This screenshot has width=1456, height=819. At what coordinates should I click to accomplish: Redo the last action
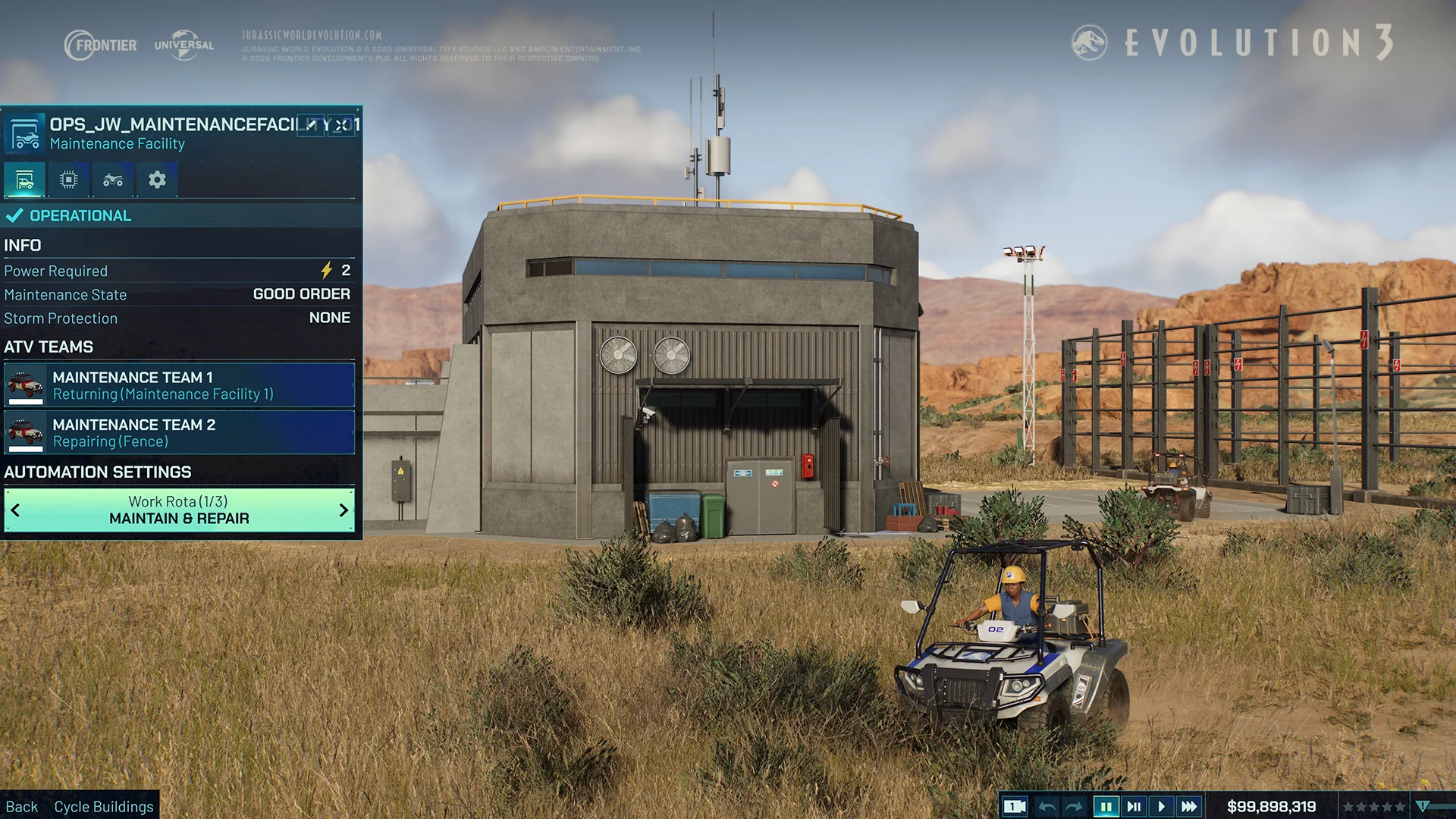(1074, 807)
